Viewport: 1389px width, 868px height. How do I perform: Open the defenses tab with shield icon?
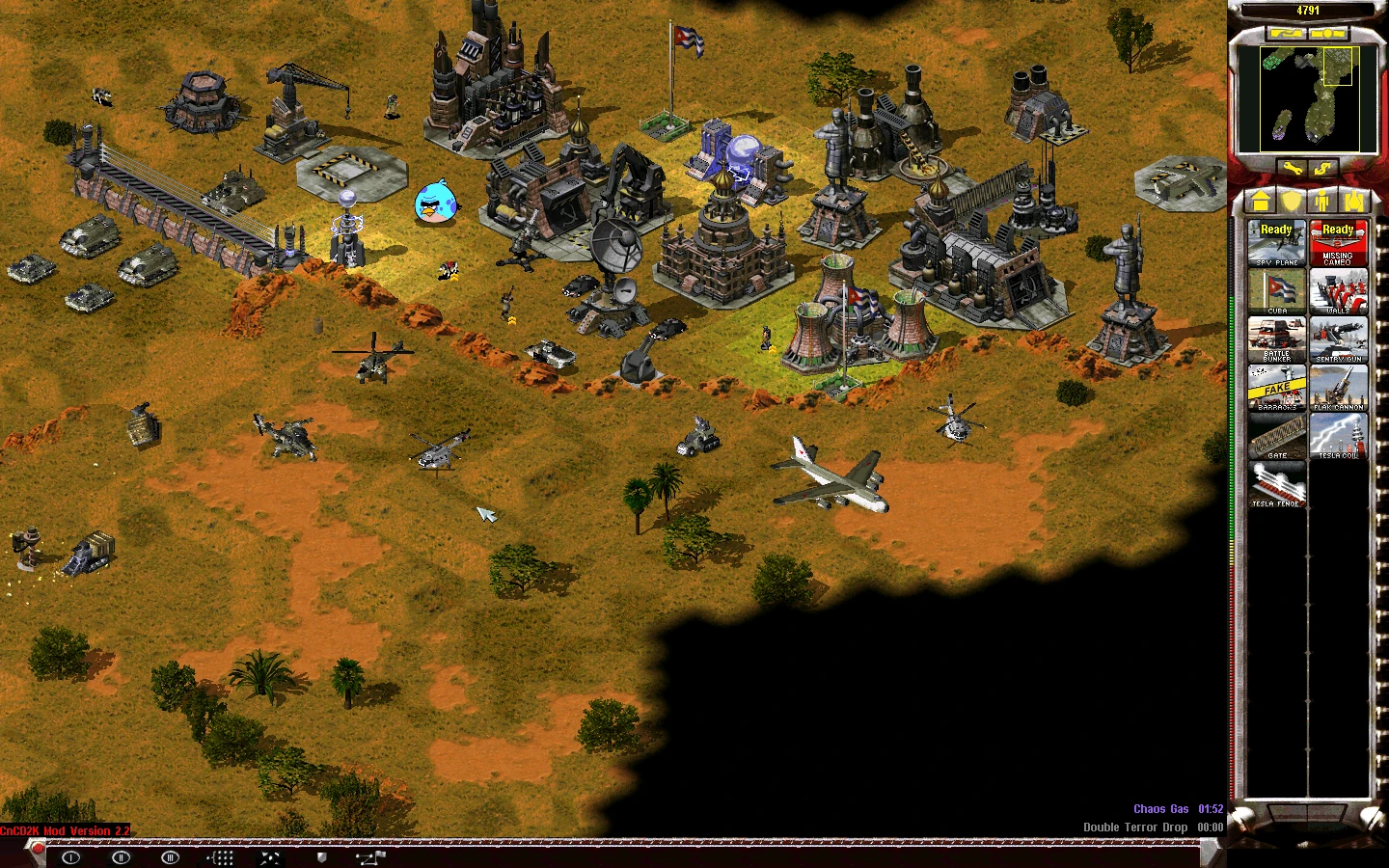1292,201
